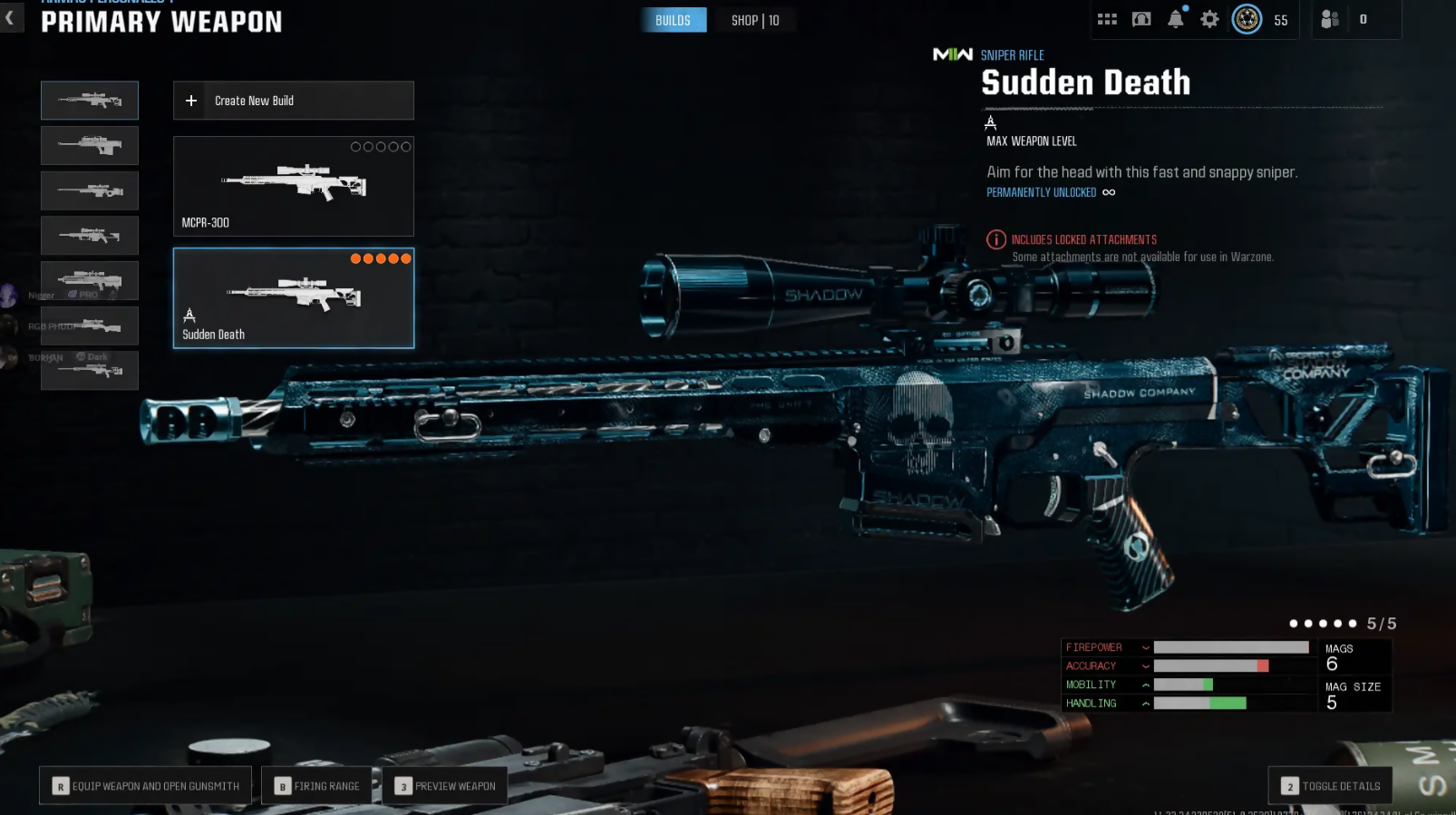Click Preview Weapon button
Screen dimensions: 1456x815
[445, 786]
